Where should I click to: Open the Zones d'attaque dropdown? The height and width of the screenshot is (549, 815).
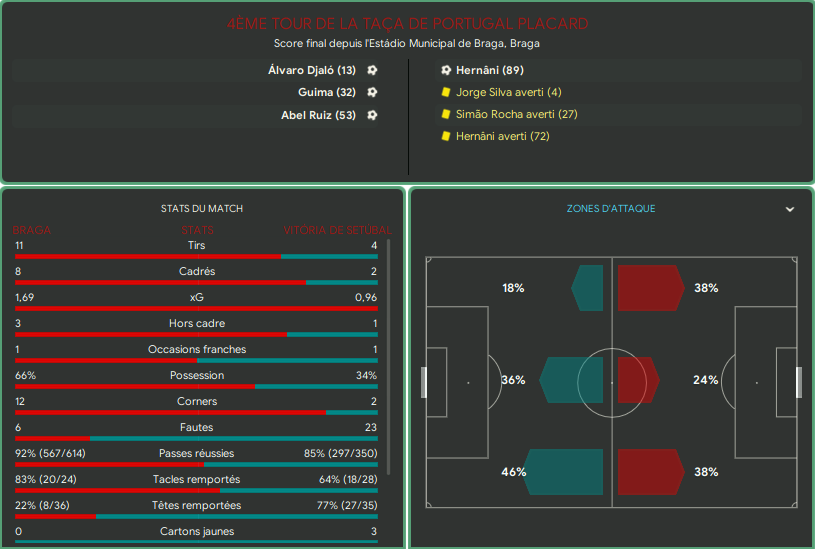[789, 209]
